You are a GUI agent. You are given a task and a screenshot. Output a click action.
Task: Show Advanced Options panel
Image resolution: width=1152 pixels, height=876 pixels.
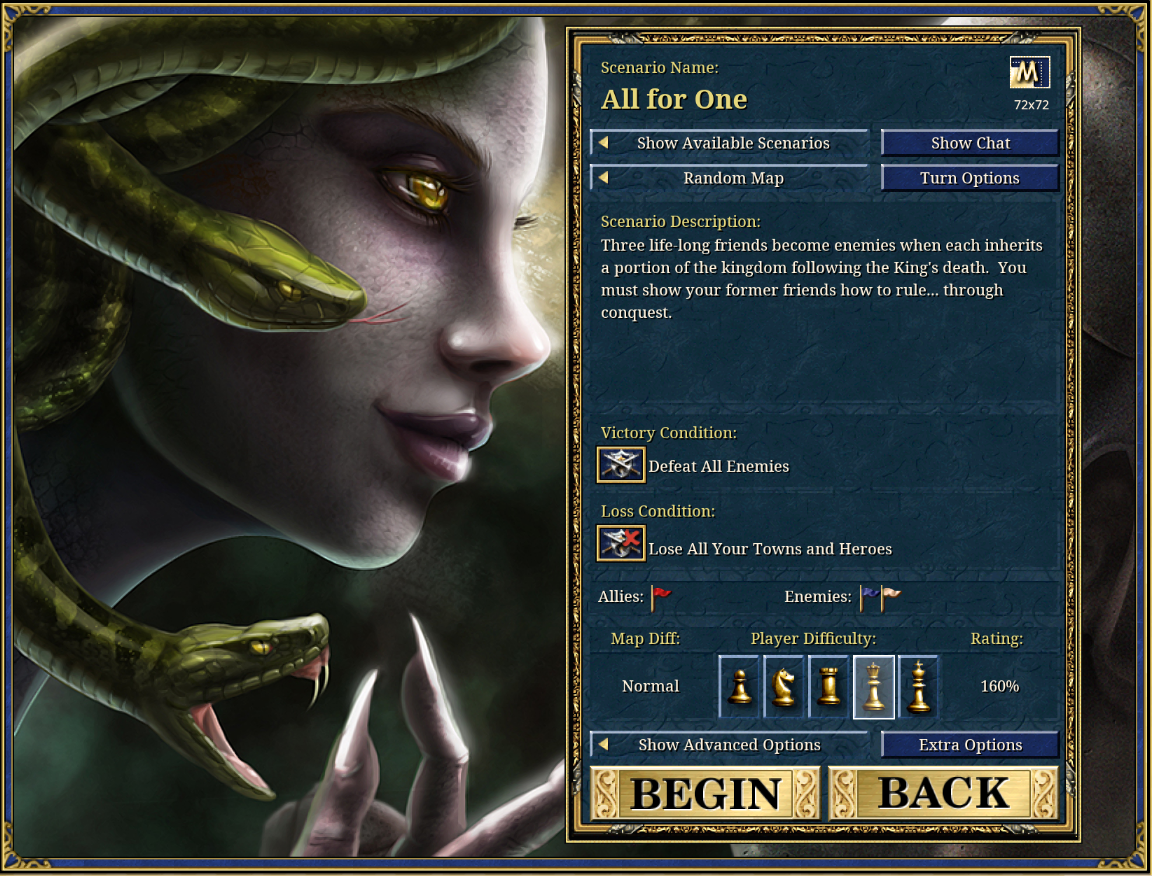tap(728, 745)
